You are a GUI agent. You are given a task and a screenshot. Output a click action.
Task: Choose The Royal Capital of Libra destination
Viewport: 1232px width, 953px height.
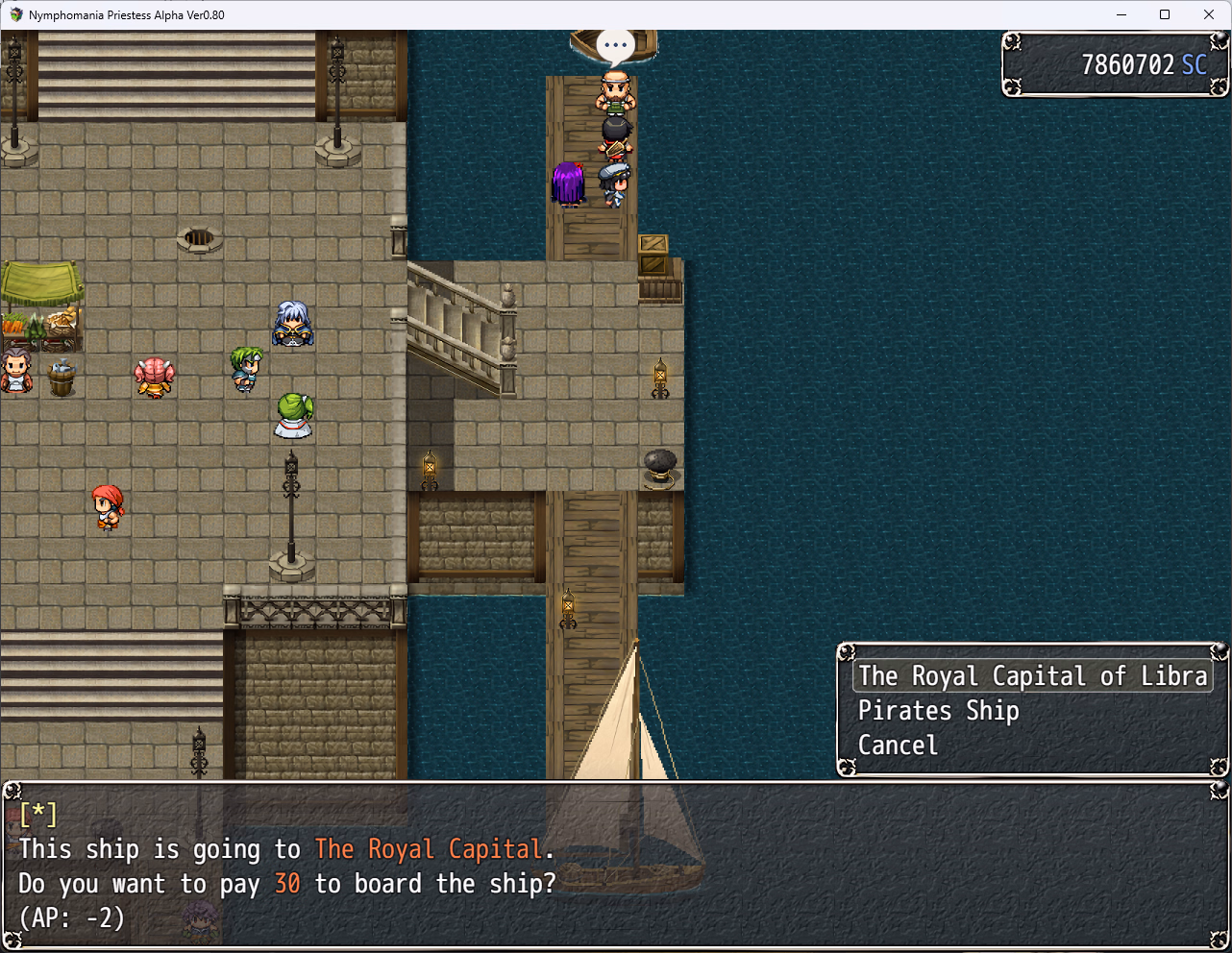1032,676
